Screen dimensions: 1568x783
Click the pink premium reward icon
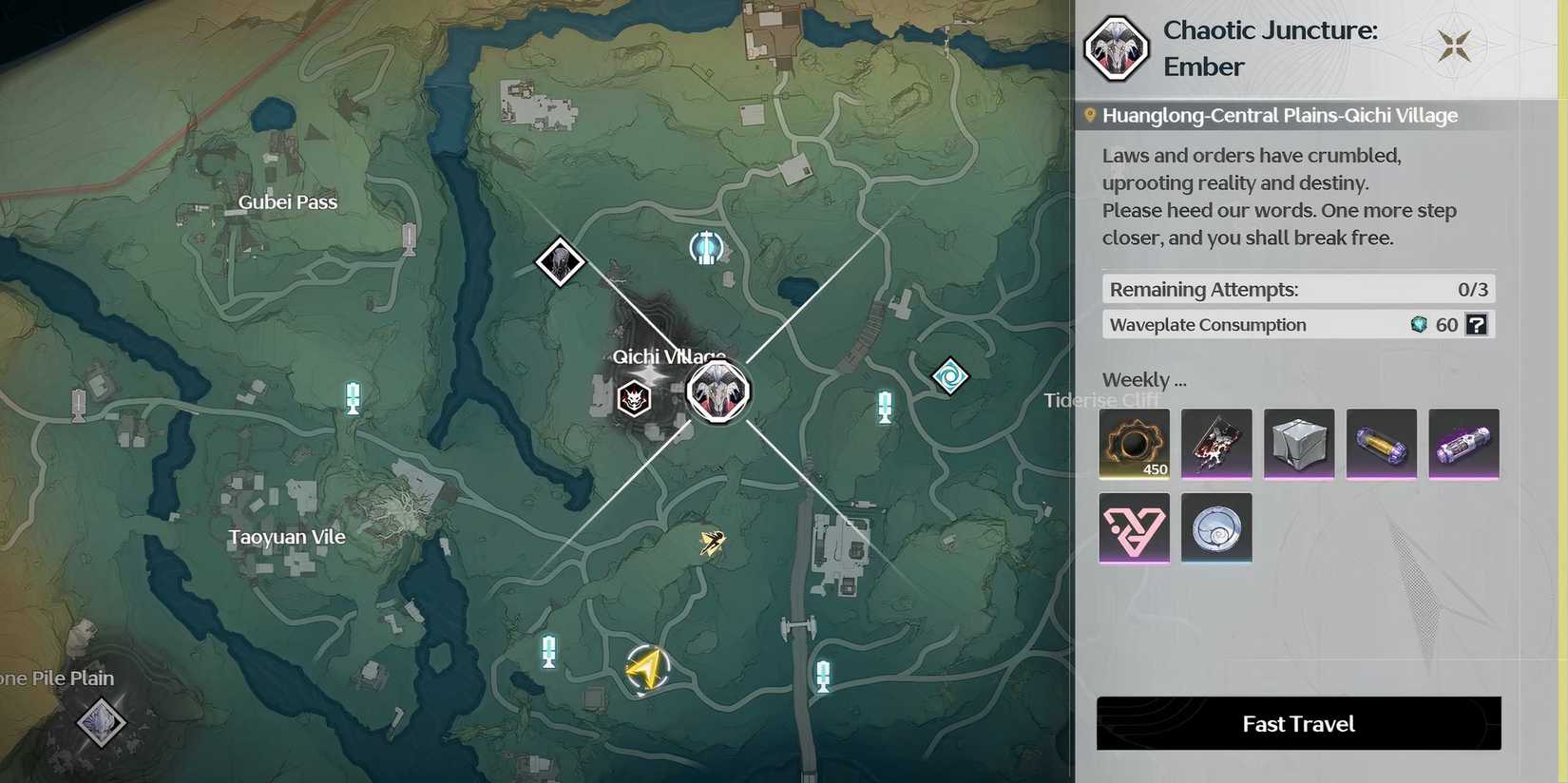(1134, 526)
